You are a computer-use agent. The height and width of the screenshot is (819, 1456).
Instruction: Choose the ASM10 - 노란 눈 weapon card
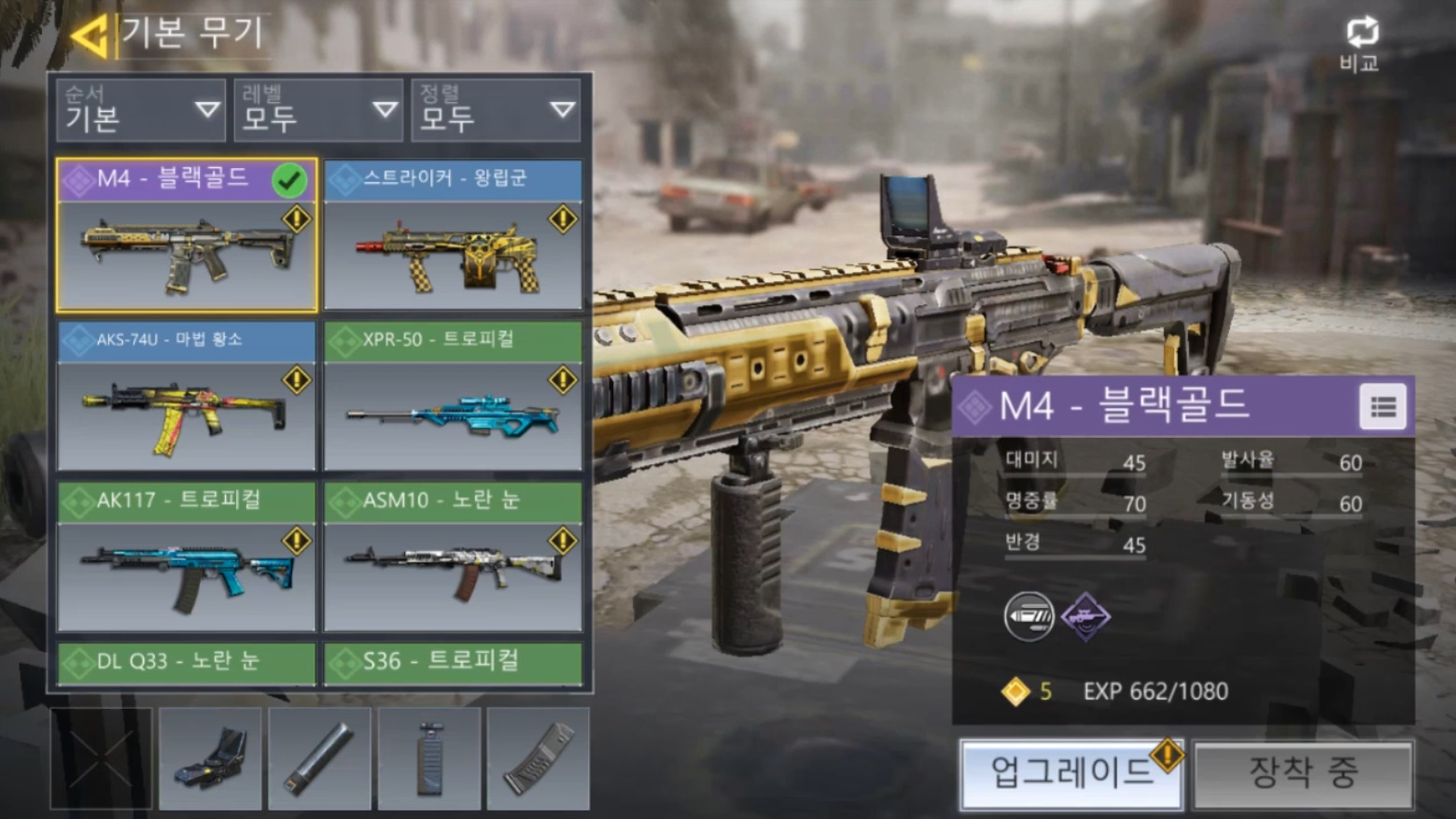454,557
